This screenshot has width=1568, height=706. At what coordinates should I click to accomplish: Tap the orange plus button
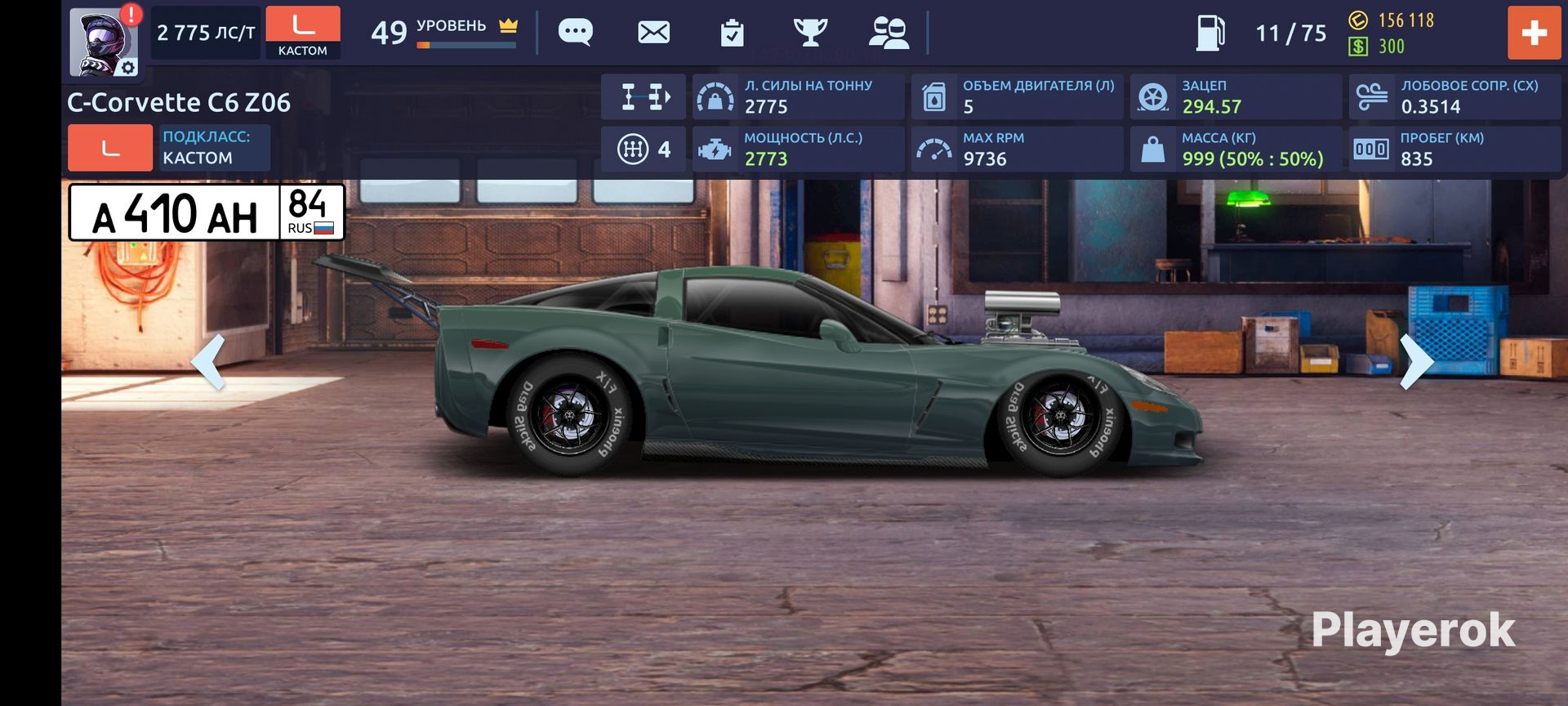[1534, 33]
